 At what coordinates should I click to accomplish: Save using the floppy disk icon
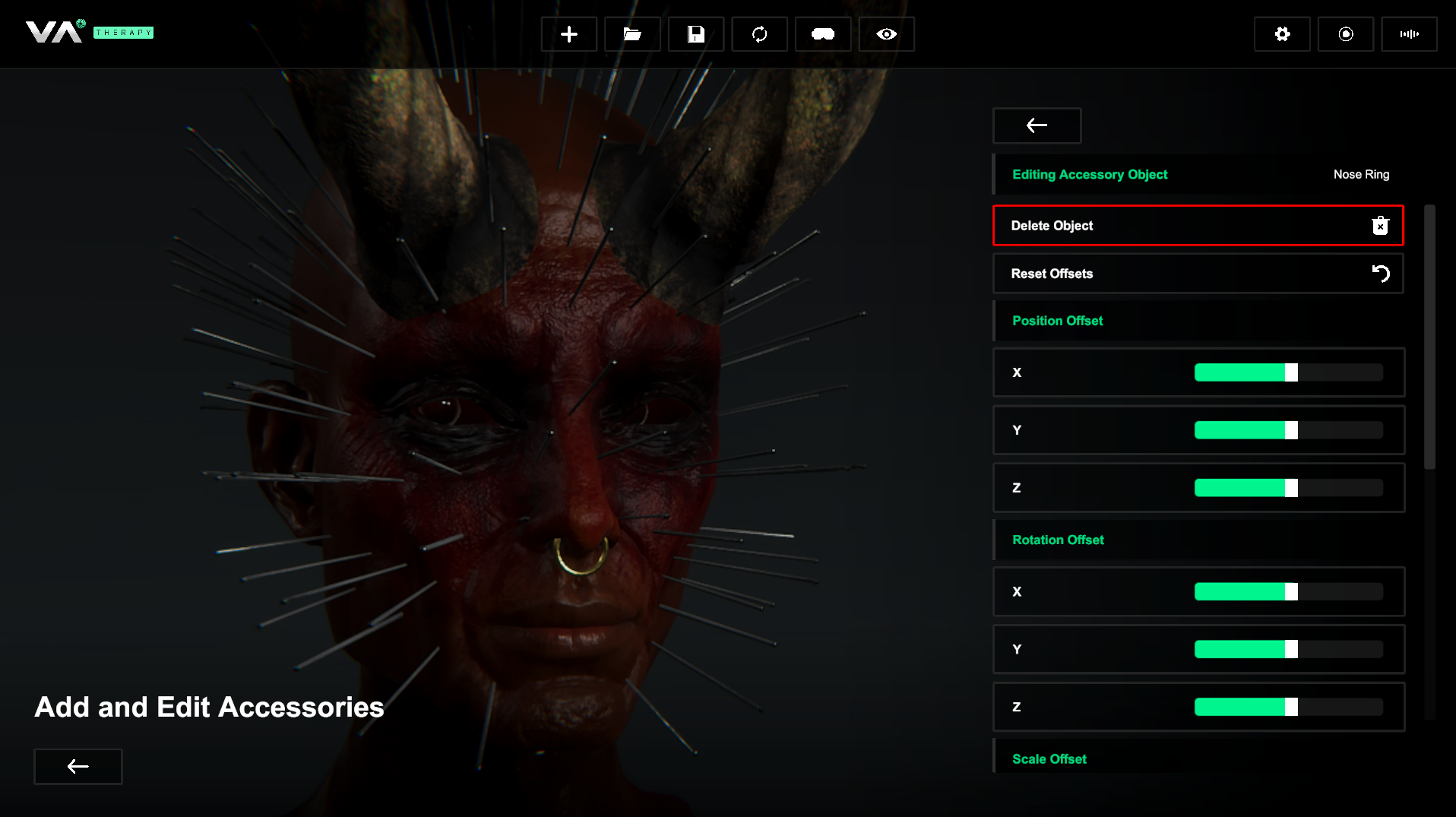695,34
